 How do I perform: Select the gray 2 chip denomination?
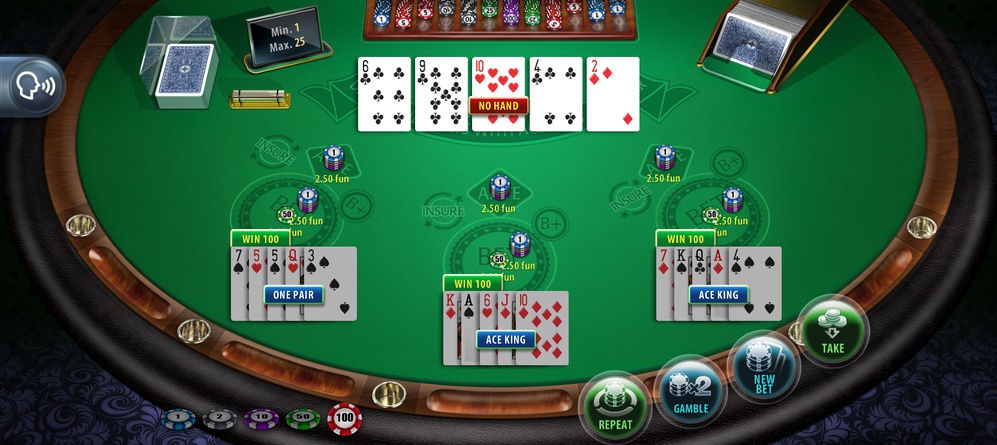coord(219,418)
